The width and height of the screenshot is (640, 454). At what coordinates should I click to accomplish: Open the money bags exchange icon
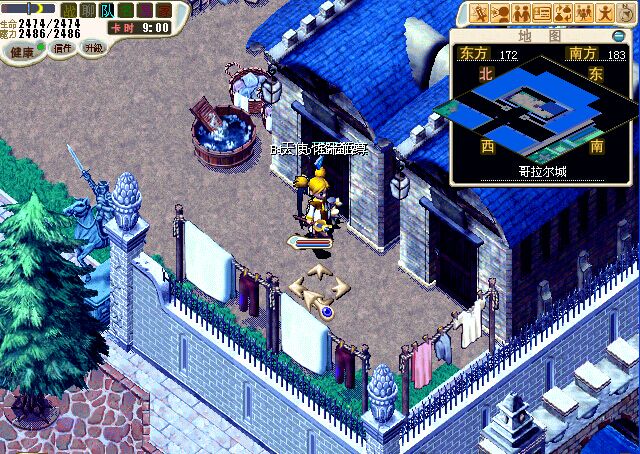tap(563, 14)
